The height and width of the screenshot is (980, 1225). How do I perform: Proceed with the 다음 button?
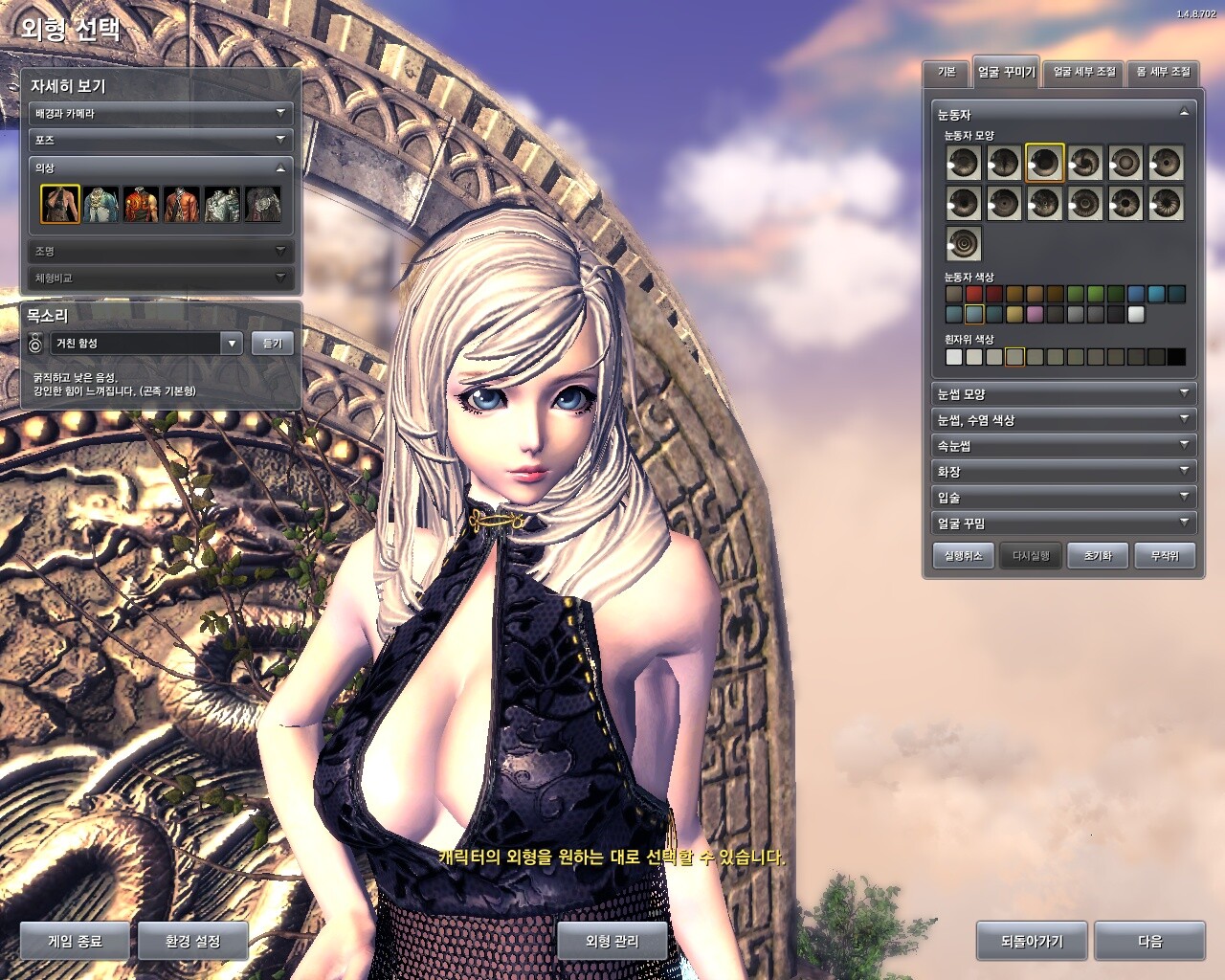(x=1149, y=942)
